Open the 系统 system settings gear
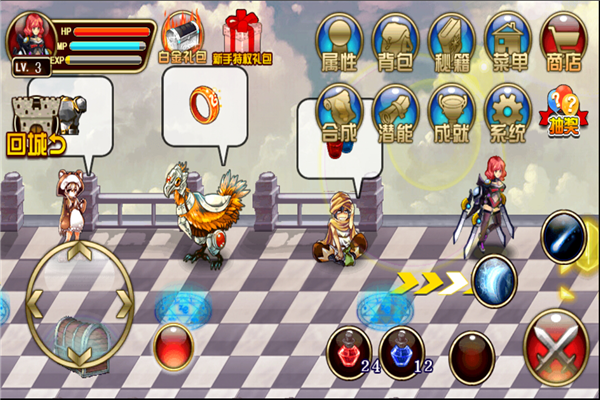 (x=507, y=112)
